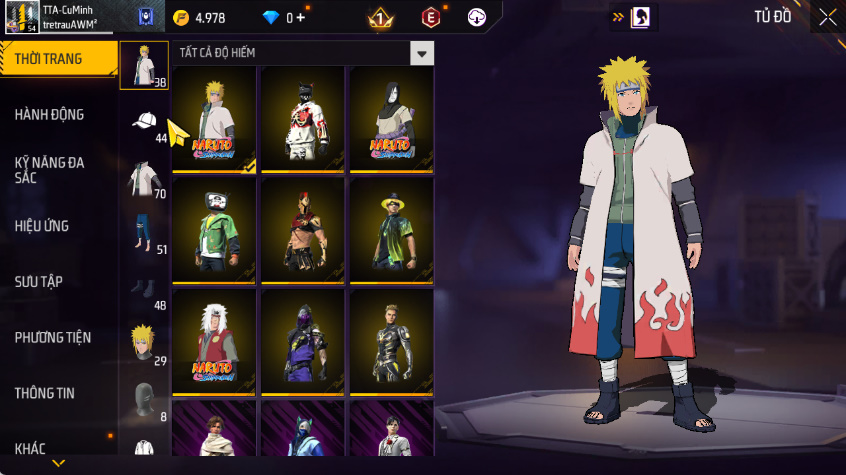
Task: Open the Tất Cả Độ Hiếm rarity dropdown
Action: (x=423, y=53)
